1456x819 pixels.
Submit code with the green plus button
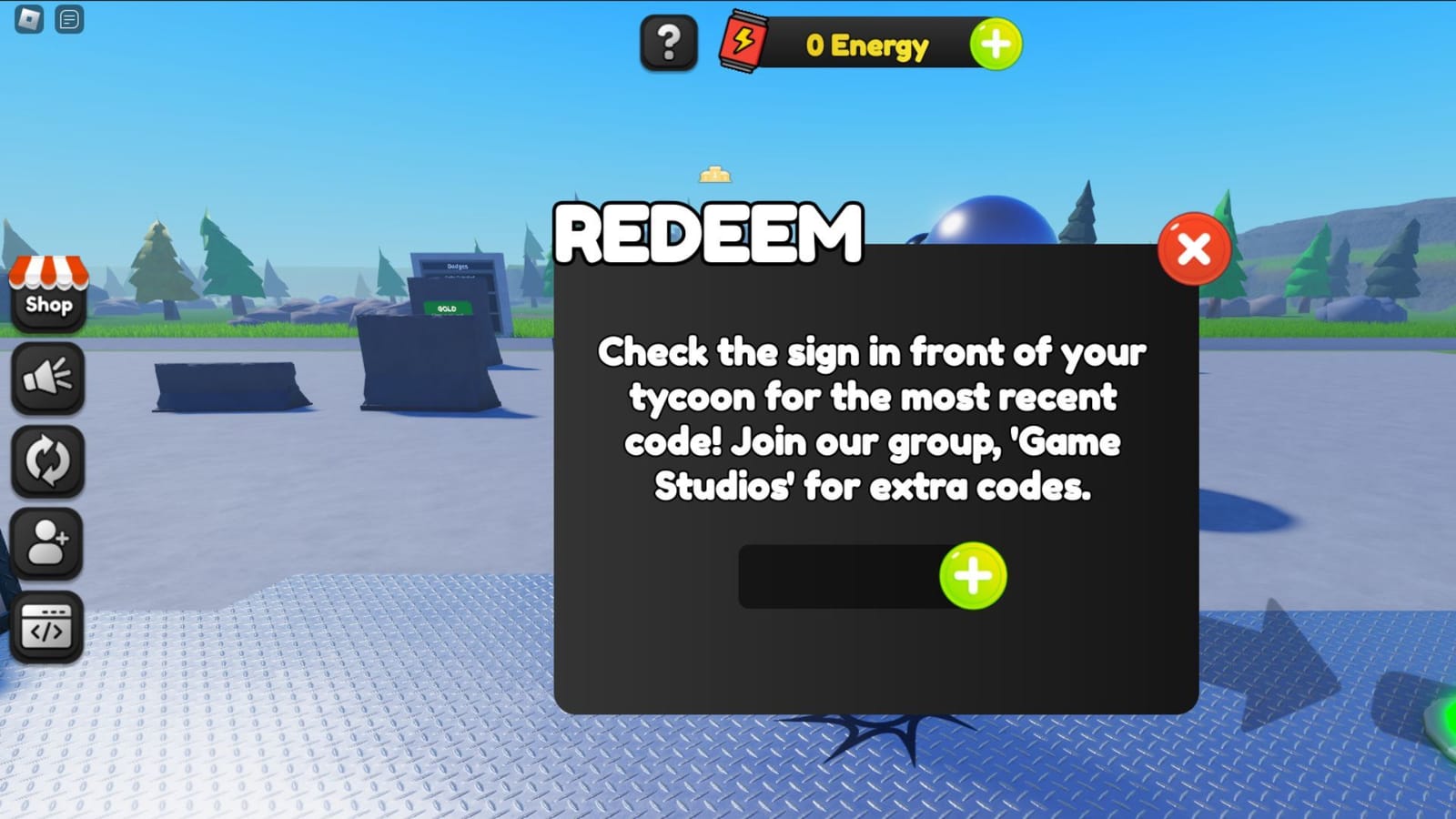coord(975,575)
